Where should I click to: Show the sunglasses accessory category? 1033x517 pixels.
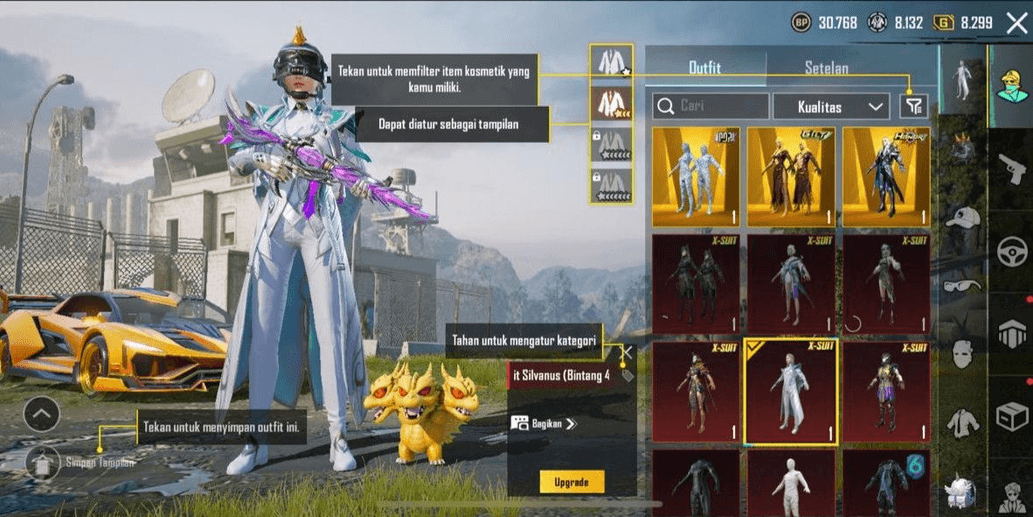coord(962,286)
